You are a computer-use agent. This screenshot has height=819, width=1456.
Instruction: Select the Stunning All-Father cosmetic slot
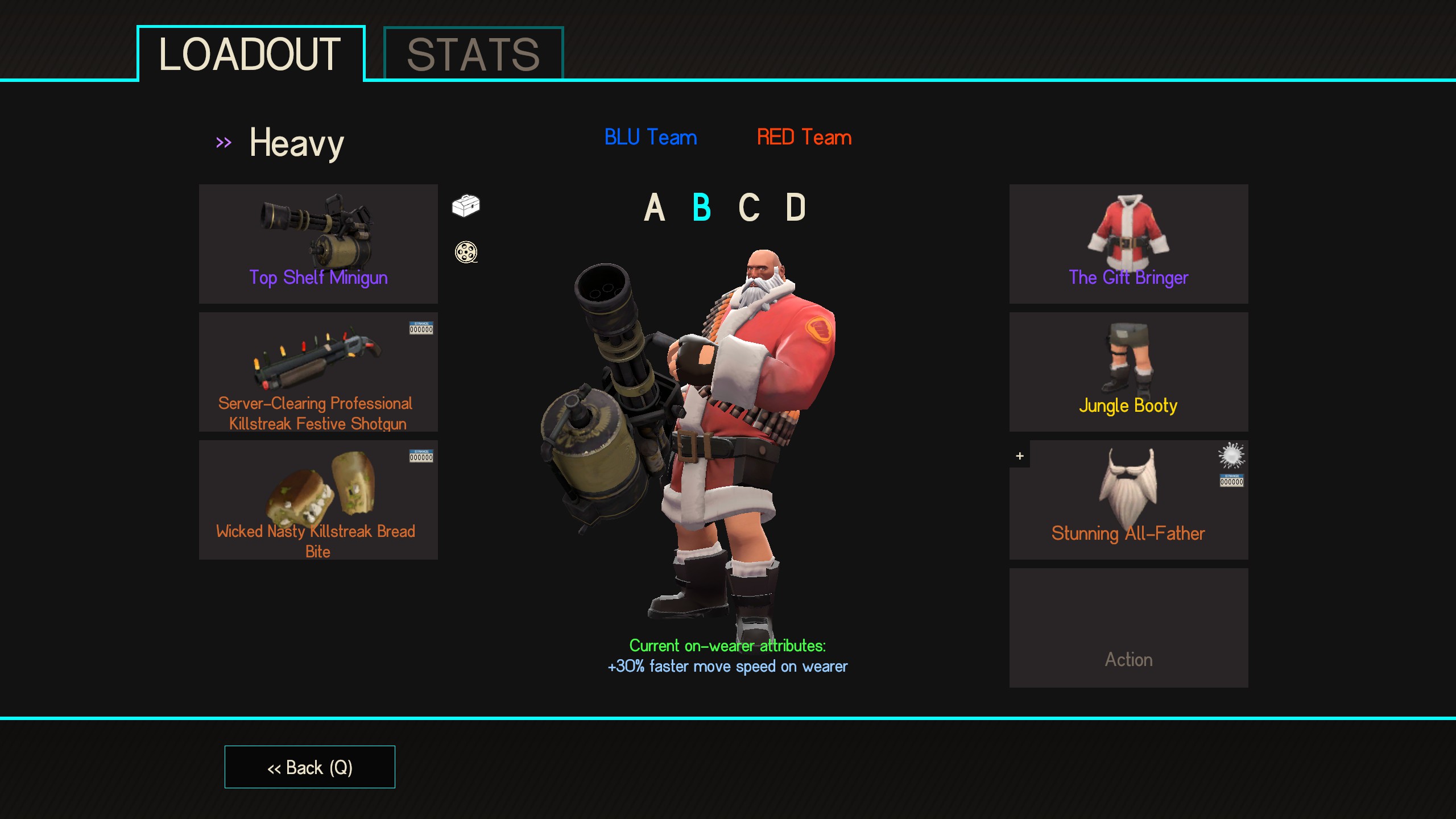(1128, 499)
